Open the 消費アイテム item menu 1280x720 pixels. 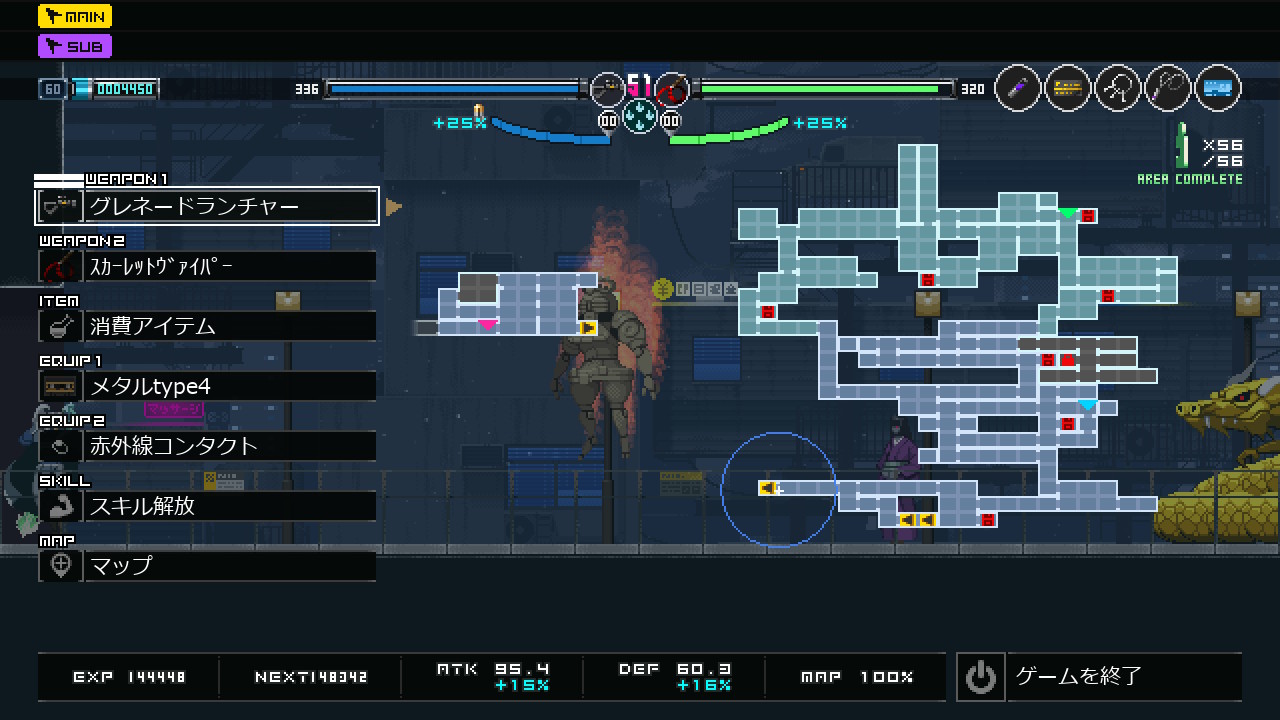(207, 326)
